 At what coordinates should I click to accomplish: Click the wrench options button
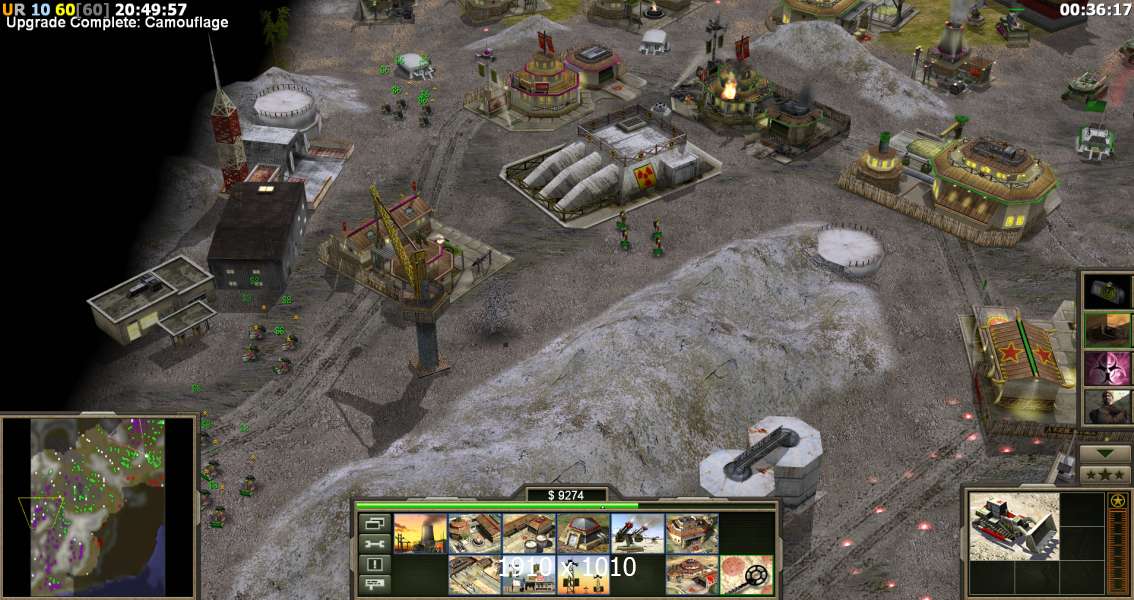pyautogui.click(x=375, y=543)
